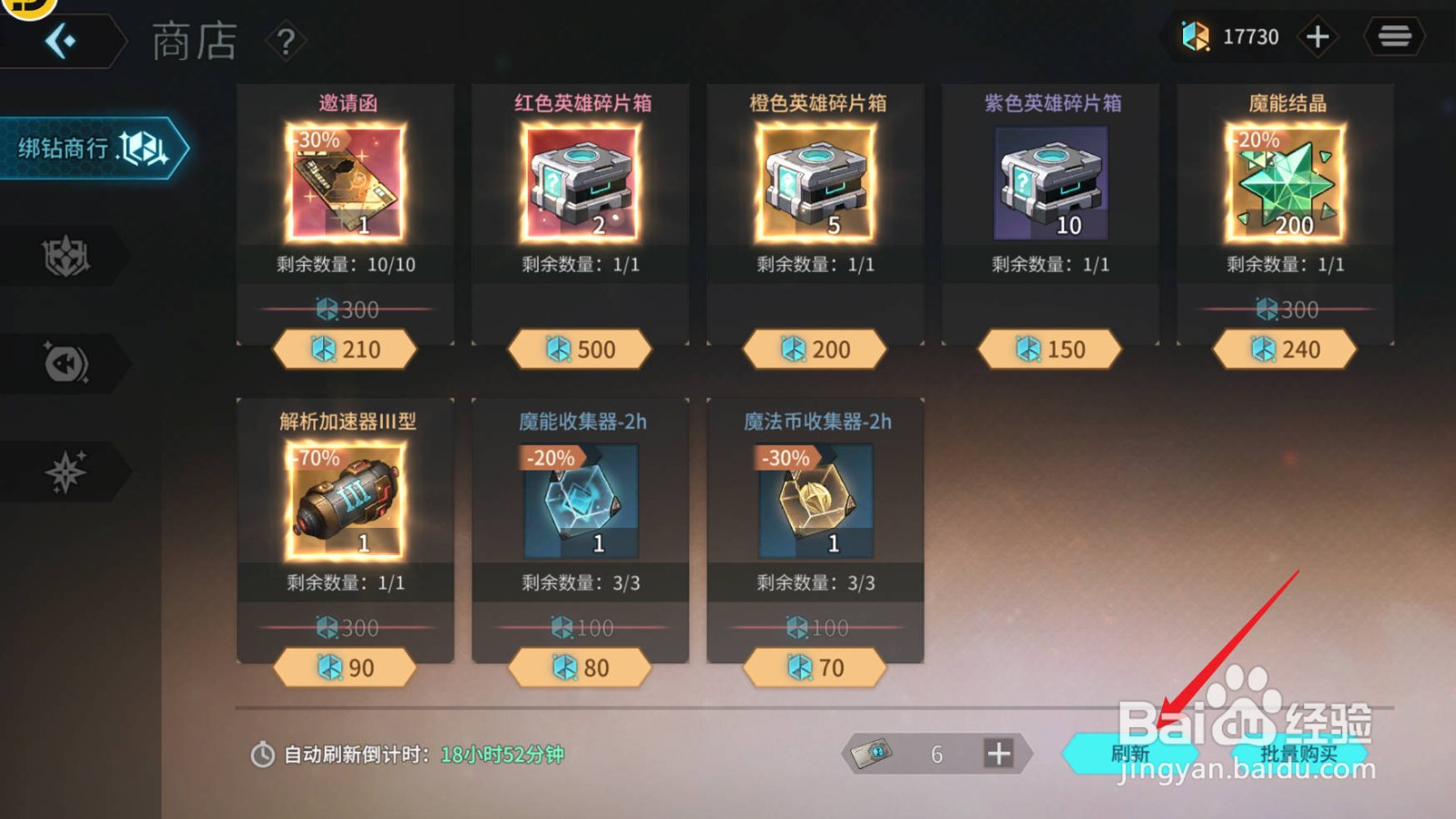
Task: Click the diamond currency icon showing 17730
Action: coord(1193,36)
